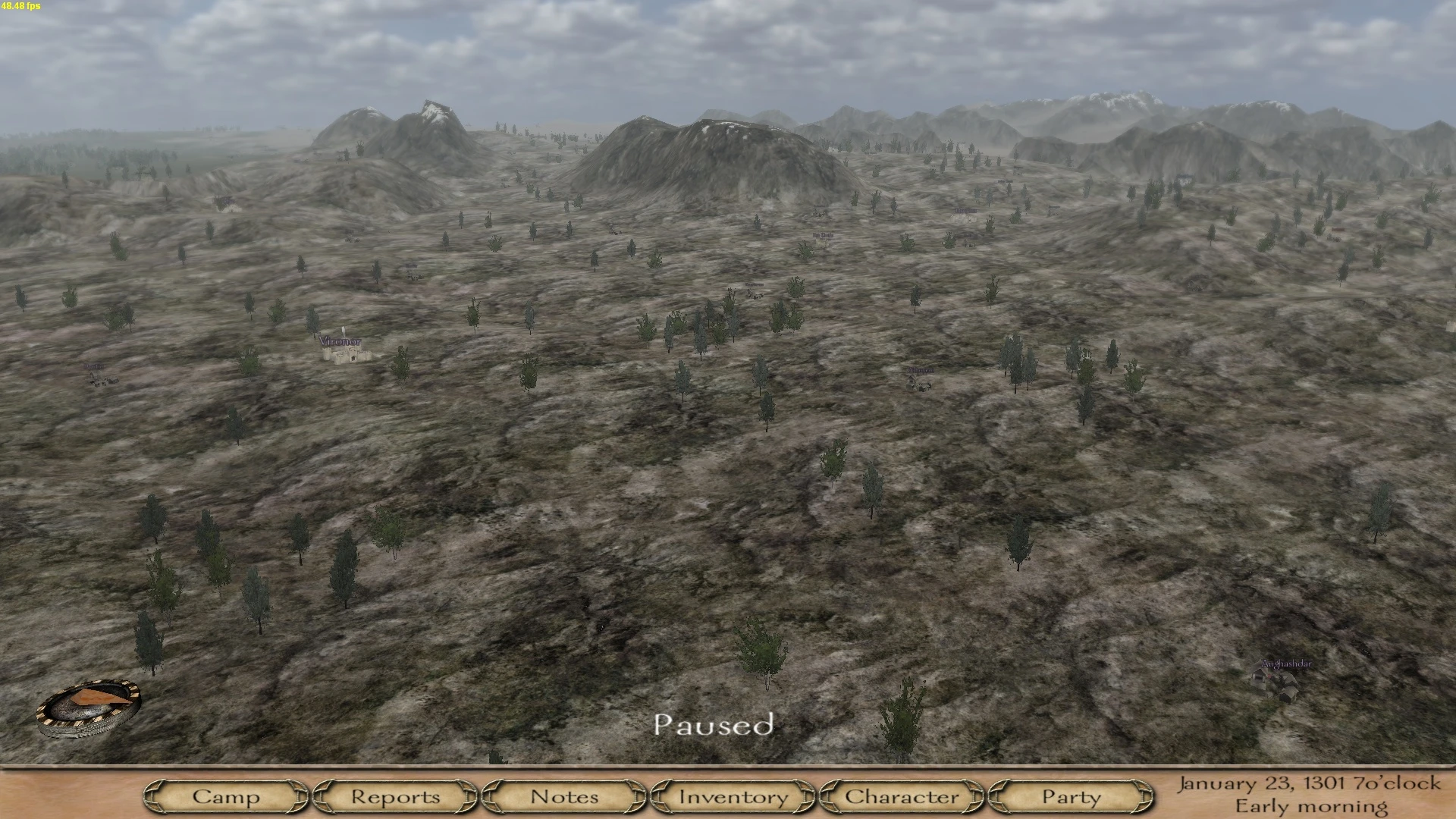View the Notes screen

click(564, 797)
